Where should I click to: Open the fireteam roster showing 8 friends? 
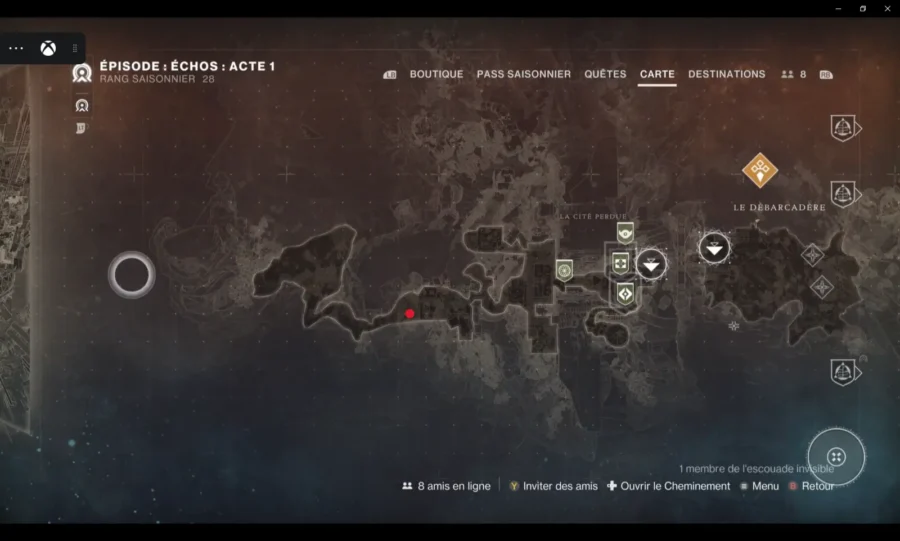point(794,74)
